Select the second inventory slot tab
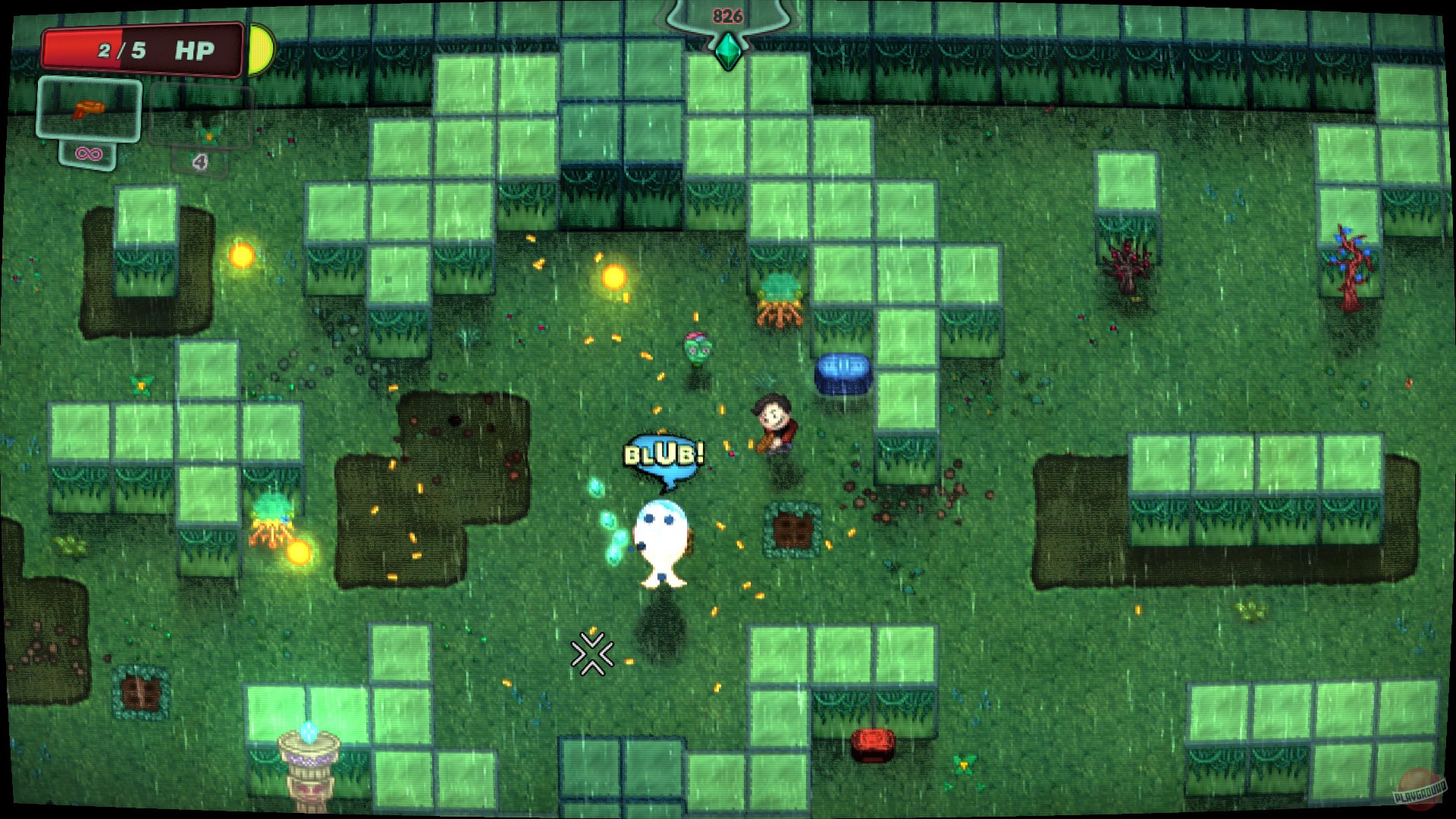The image size is (1456, 819). click(x=199, y=118)
